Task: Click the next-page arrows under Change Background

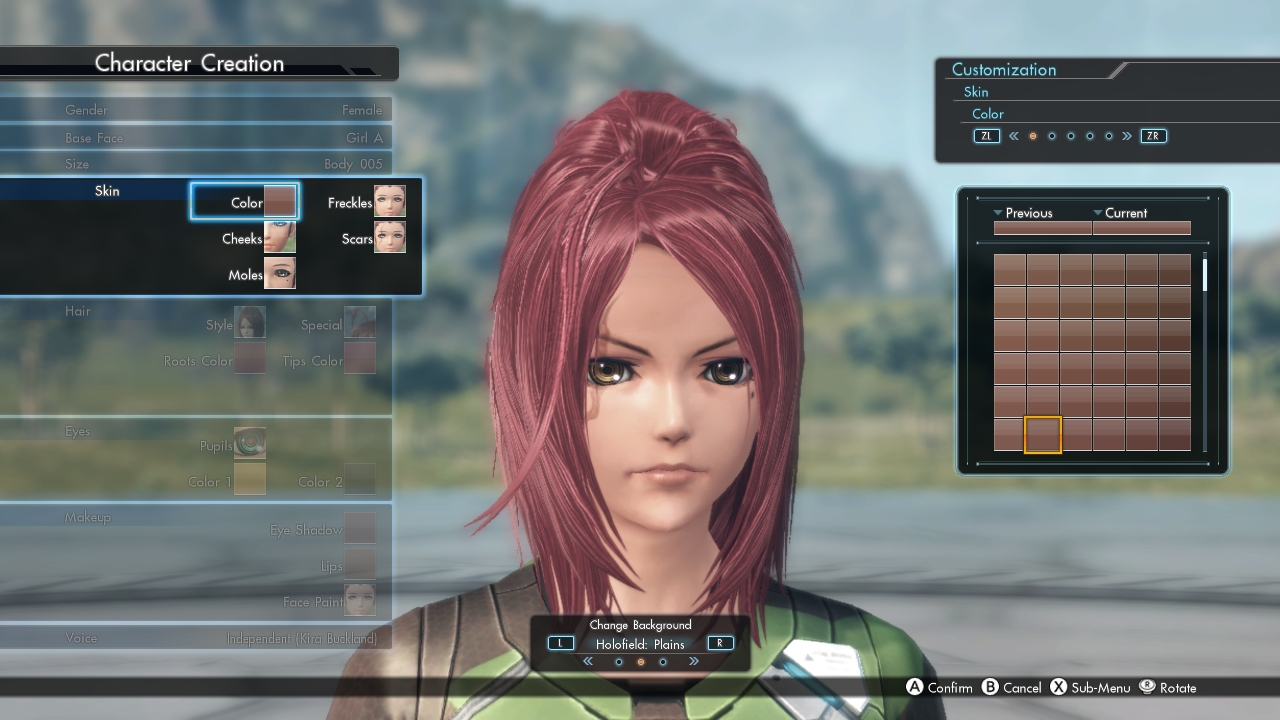Action: click(x=693, y=662)
